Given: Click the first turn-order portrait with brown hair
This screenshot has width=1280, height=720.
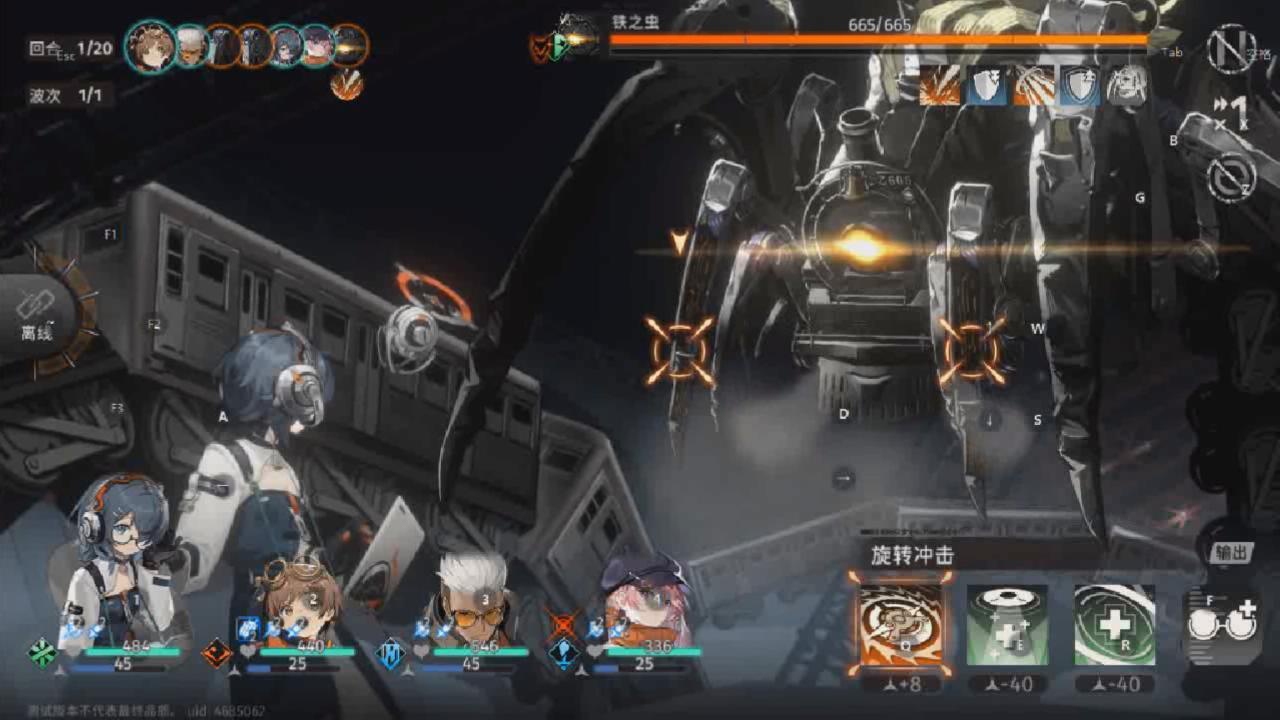Looking at the screenshot, I should click(x=151, y=46).
